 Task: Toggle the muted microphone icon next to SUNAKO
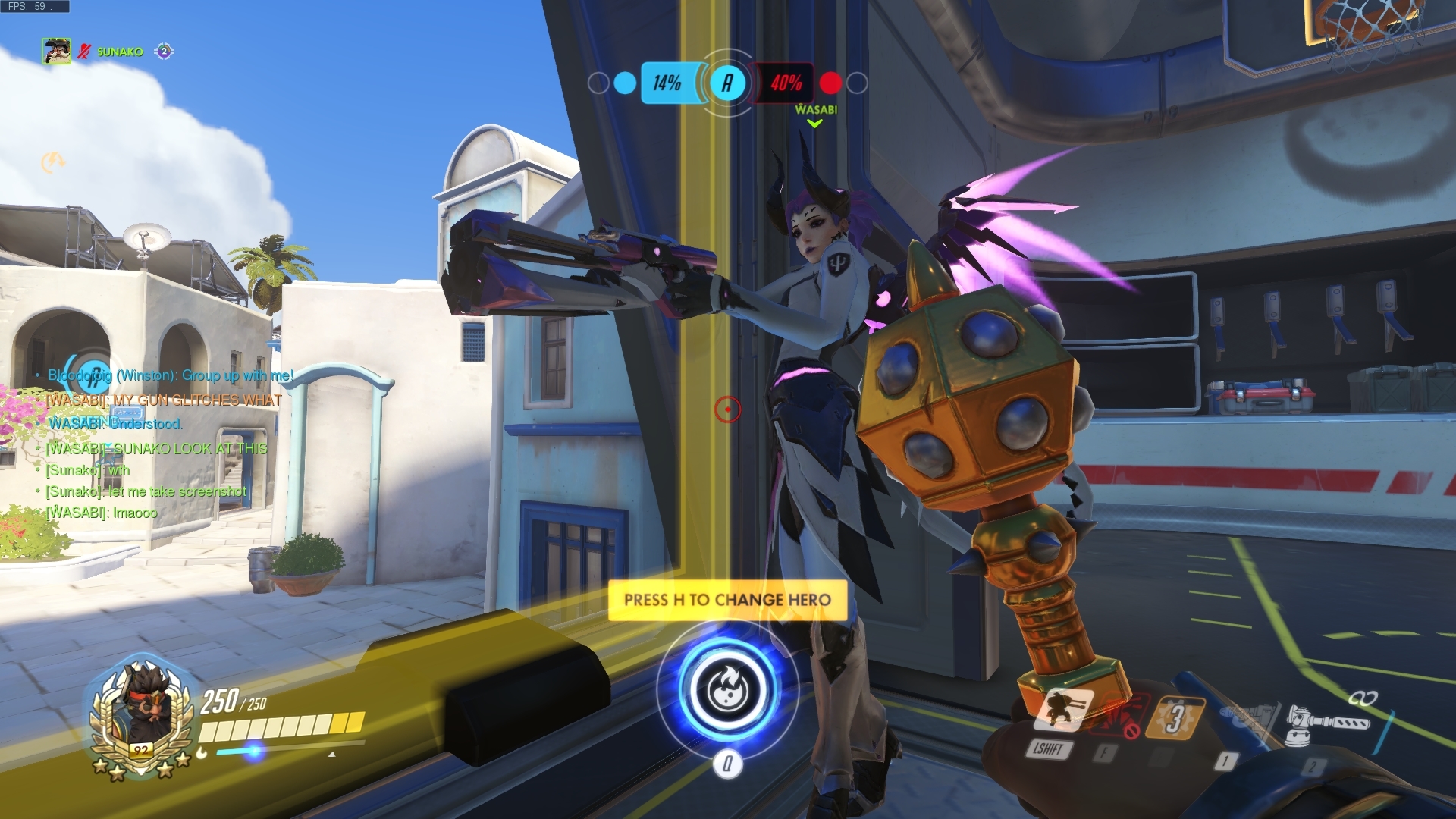click(85, 52)
